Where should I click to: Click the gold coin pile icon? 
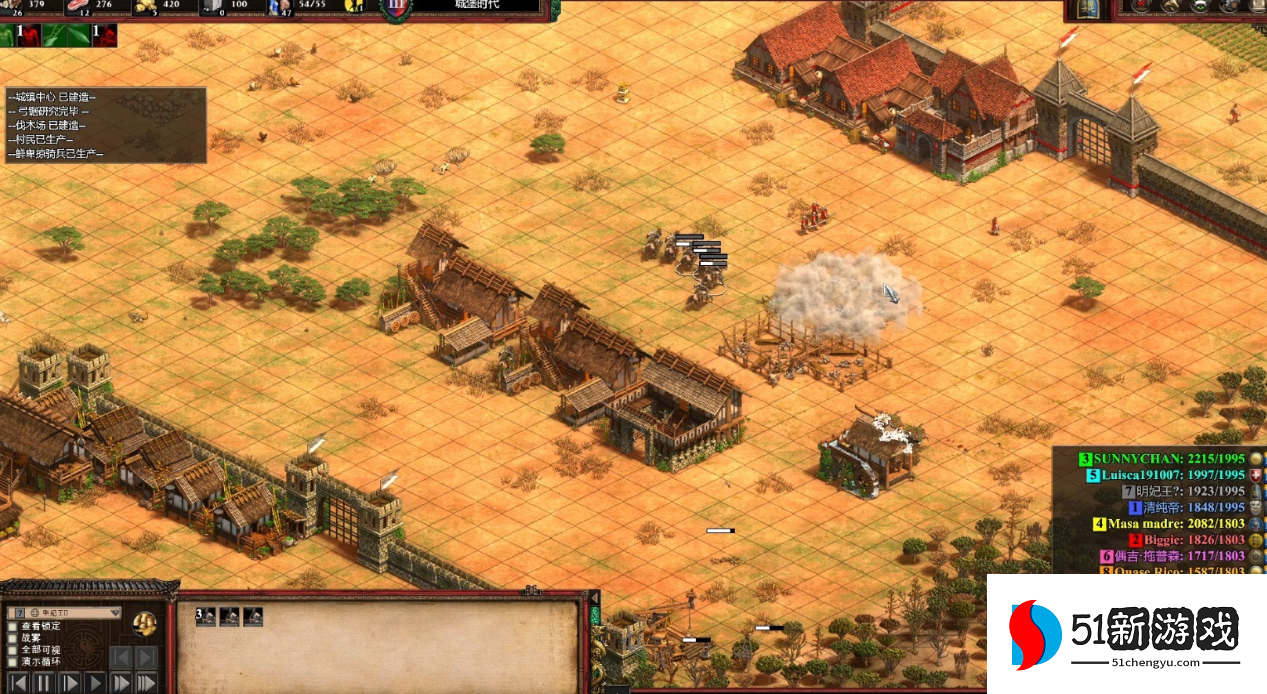pos(145,623)
